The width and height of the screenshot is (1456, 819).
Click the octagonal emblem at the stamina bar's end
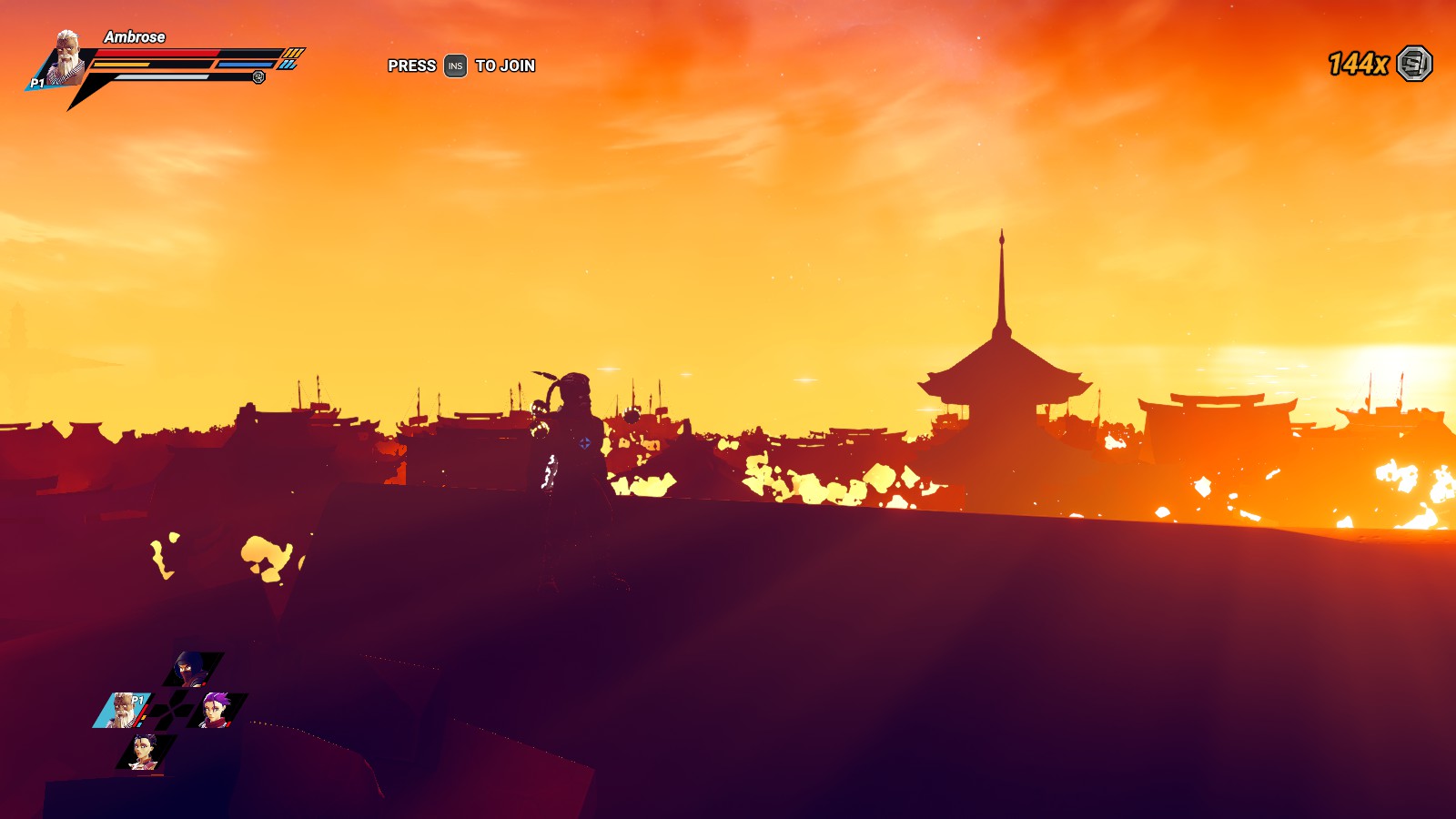(x=259, y=76)
